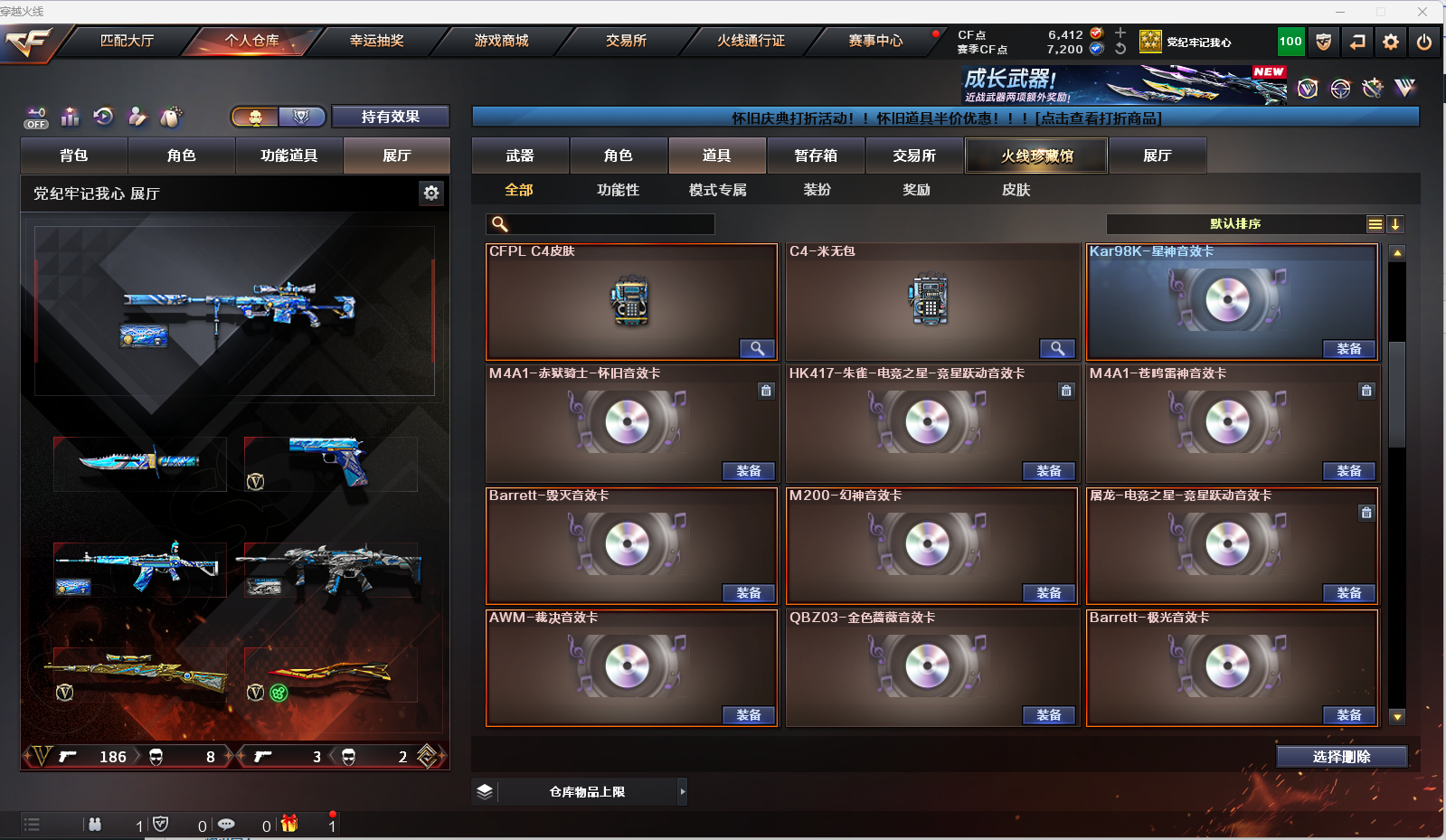Go to the 游戏商城 game shop
The width and height of the screenshot is (1446, 840).
tap(501, 41)
